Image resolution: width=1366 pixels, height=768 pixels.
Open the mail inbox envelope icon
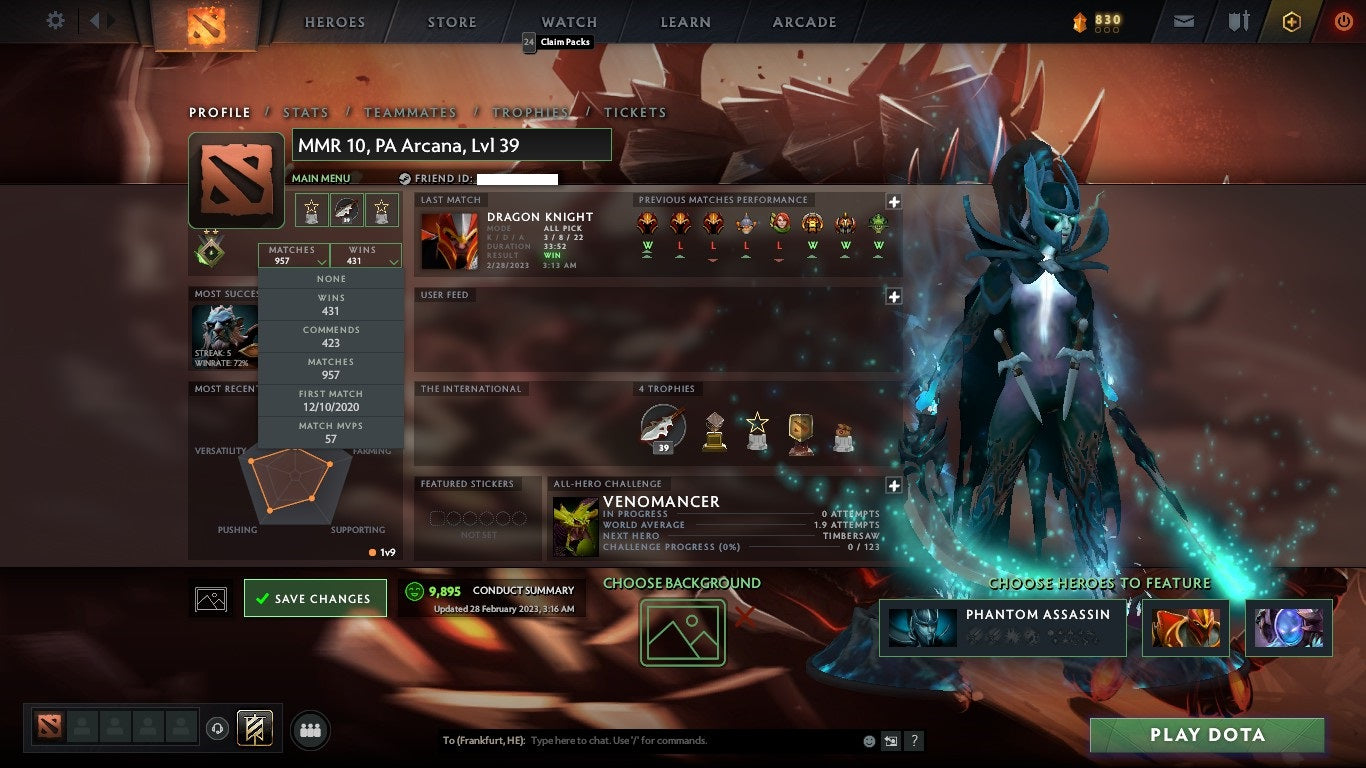[x=1184, y=20]
